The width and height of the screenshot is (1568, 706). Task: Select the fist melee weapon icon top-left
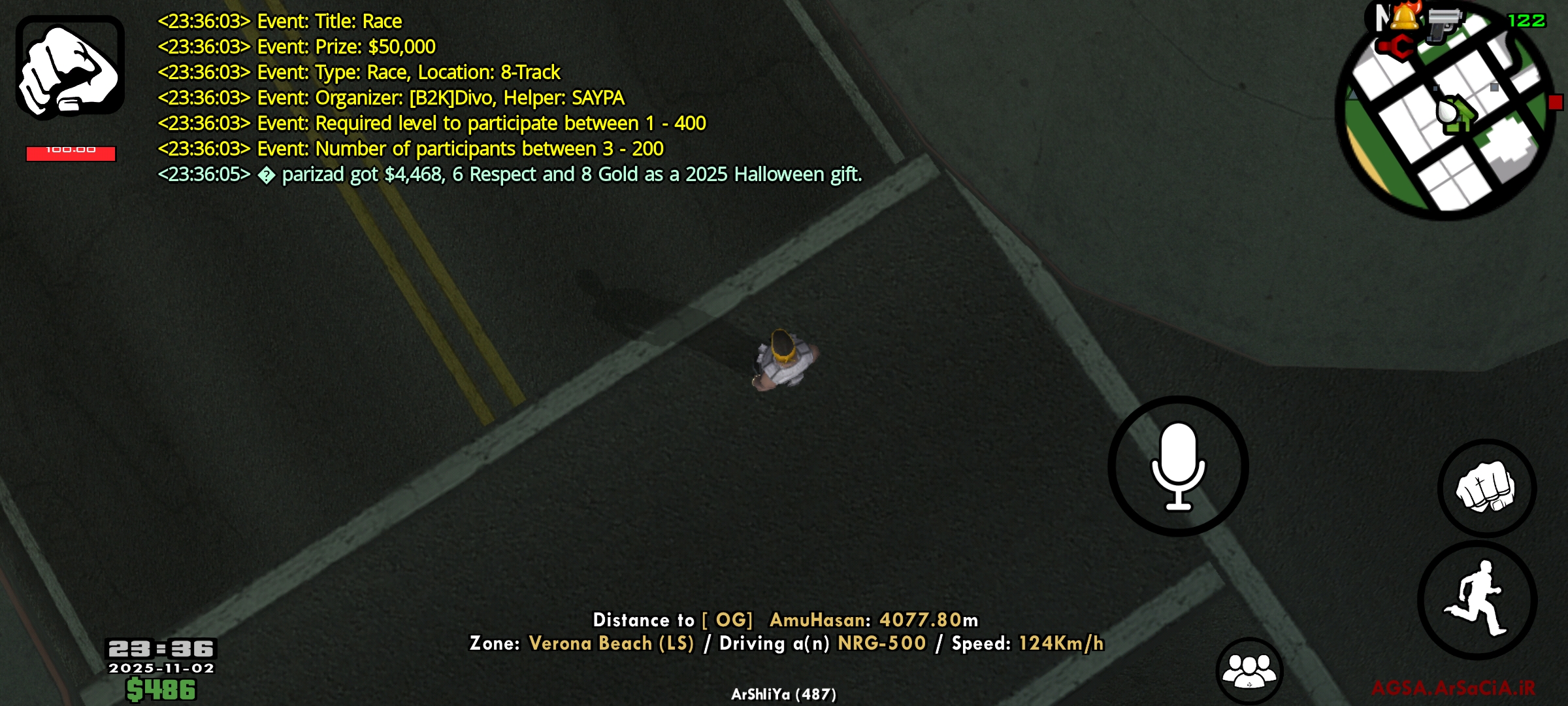(69, 65)
